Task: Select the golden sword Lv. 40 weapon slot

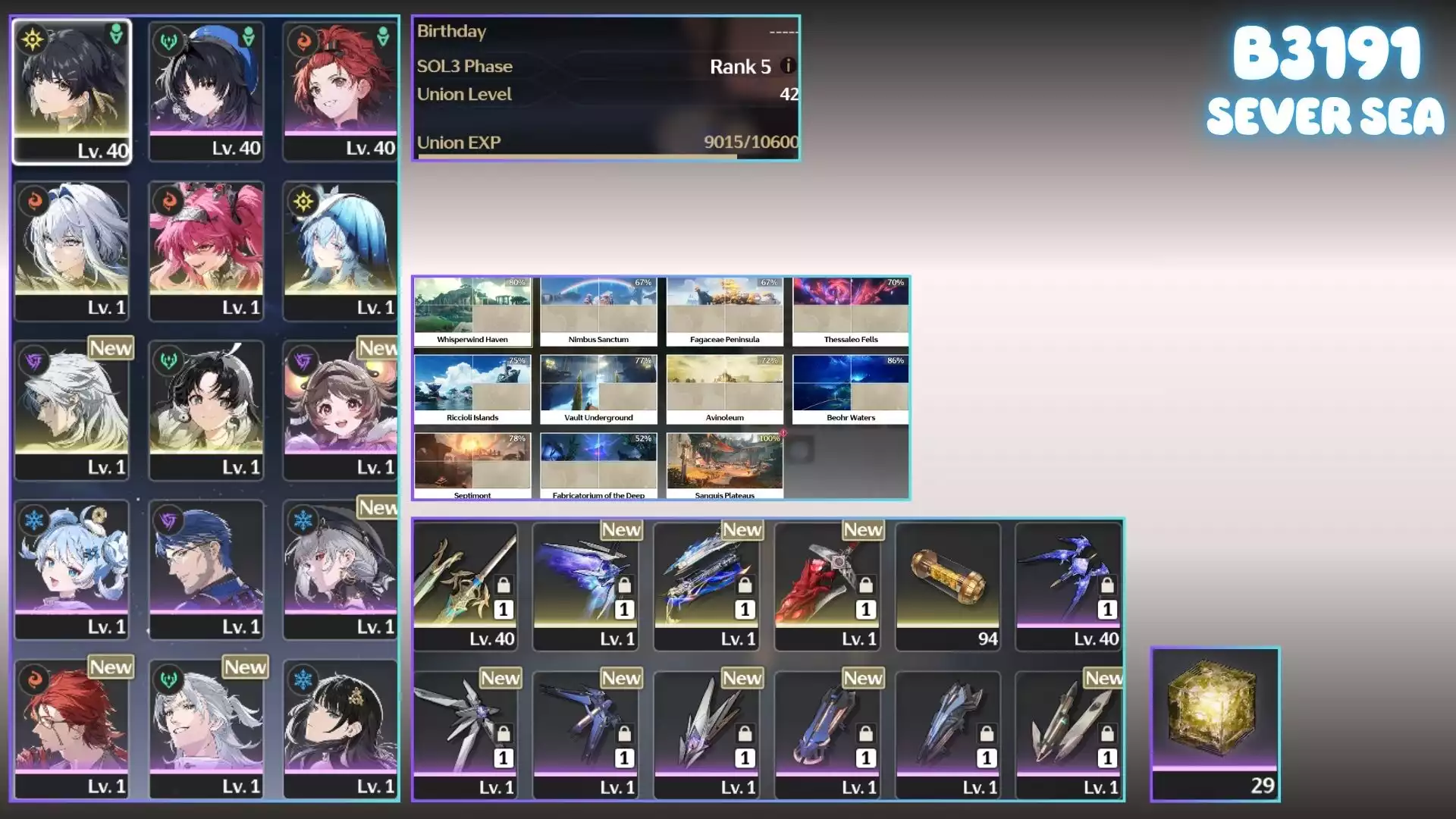Action: pyautogui.click(x=466, y=585)
